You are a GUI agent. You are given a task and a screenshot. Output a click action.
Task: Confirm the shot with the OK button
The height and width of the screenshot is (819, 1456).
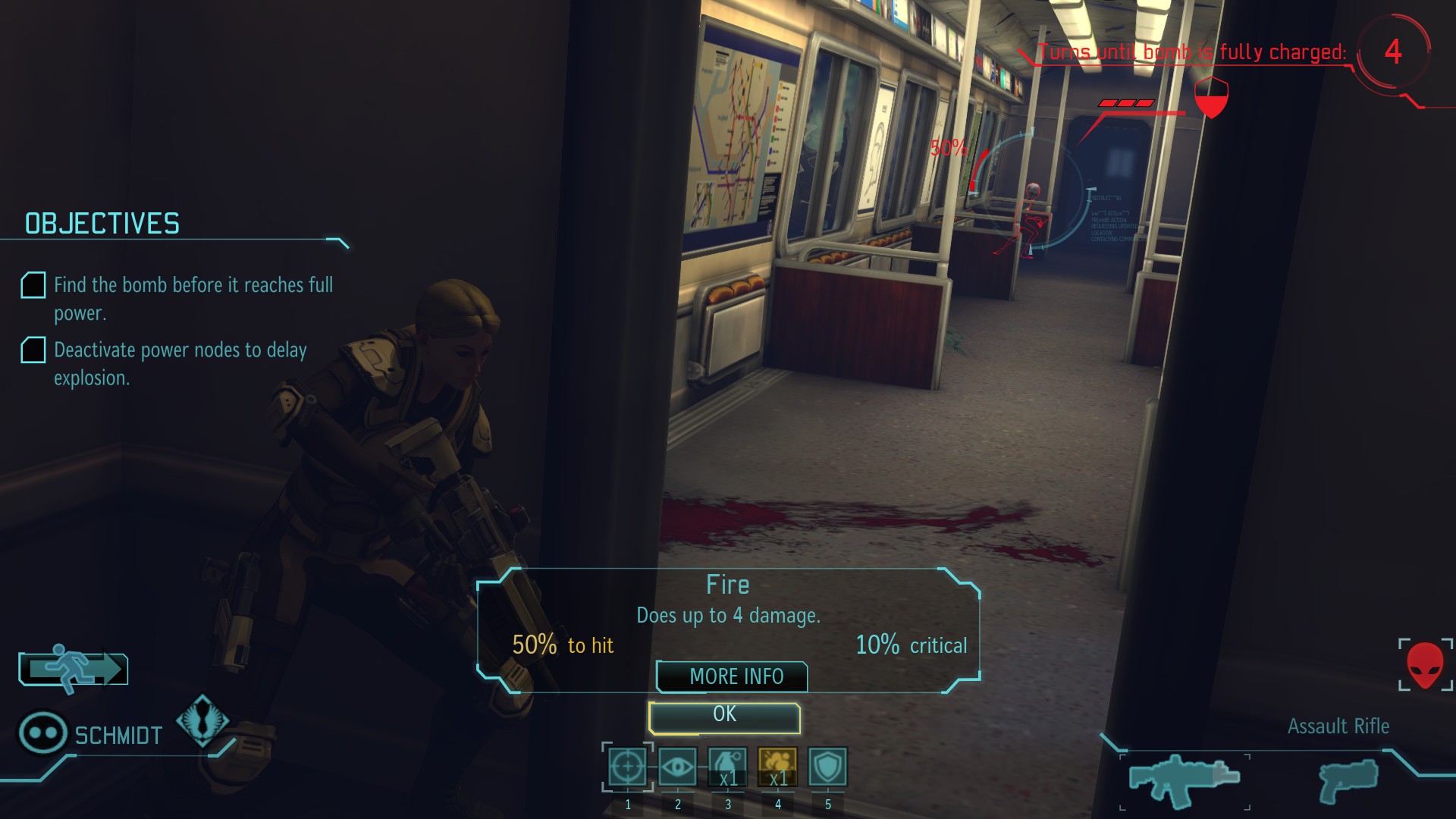pos(724,717)
